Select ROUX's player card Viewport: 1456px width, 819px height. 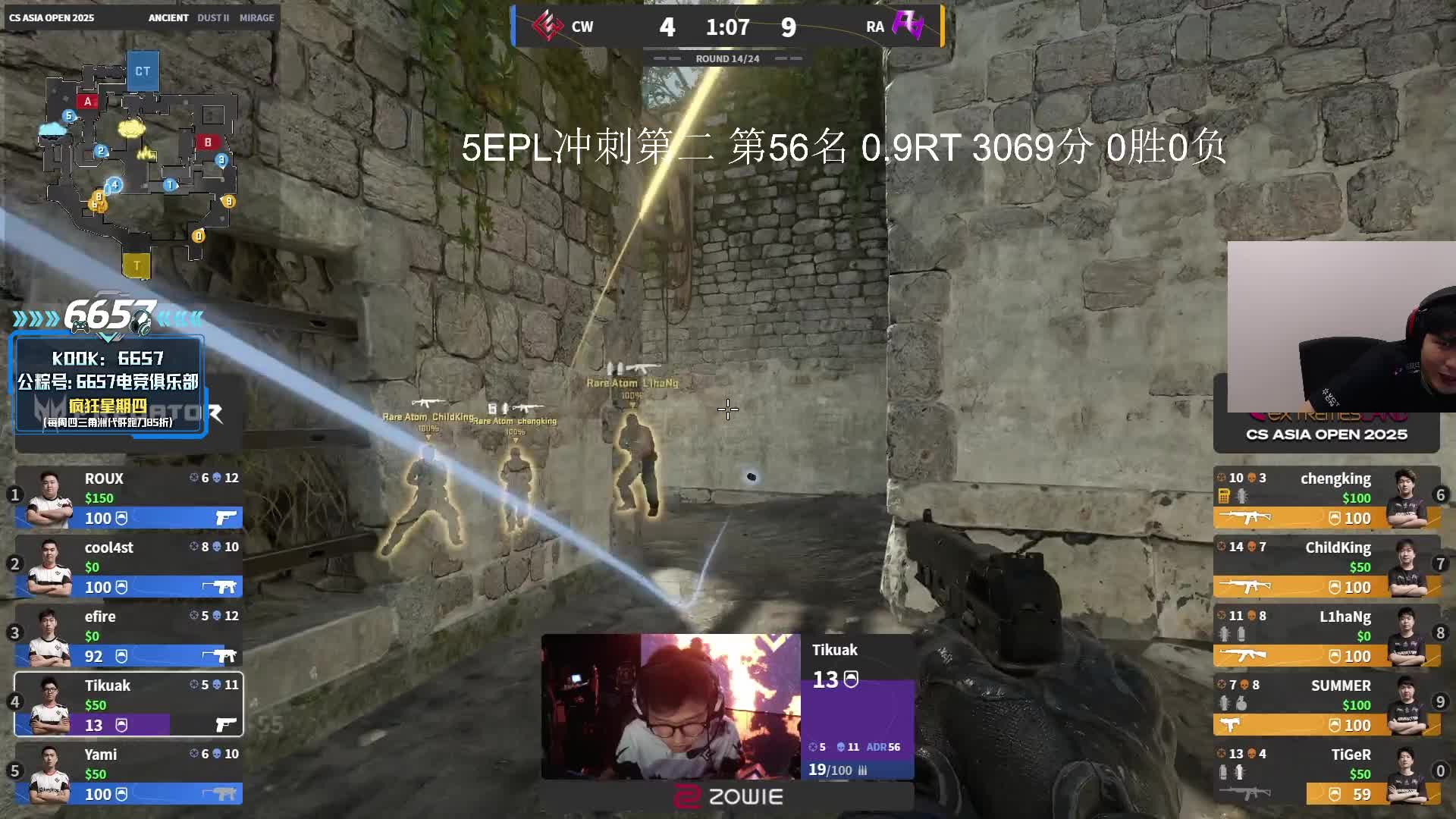(x=129, y=497)
